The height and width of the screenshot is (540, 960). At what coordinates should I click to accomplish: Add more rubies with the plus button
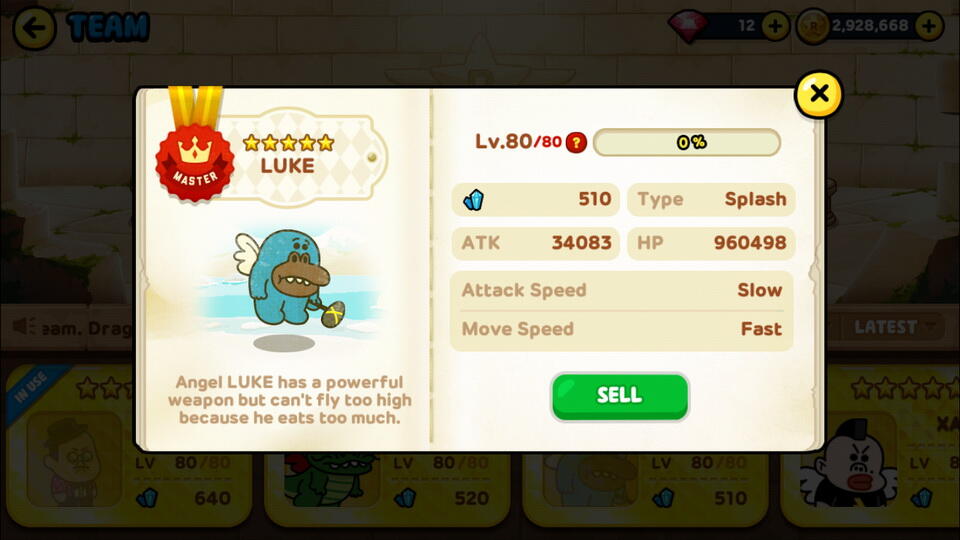pos(775,27)
